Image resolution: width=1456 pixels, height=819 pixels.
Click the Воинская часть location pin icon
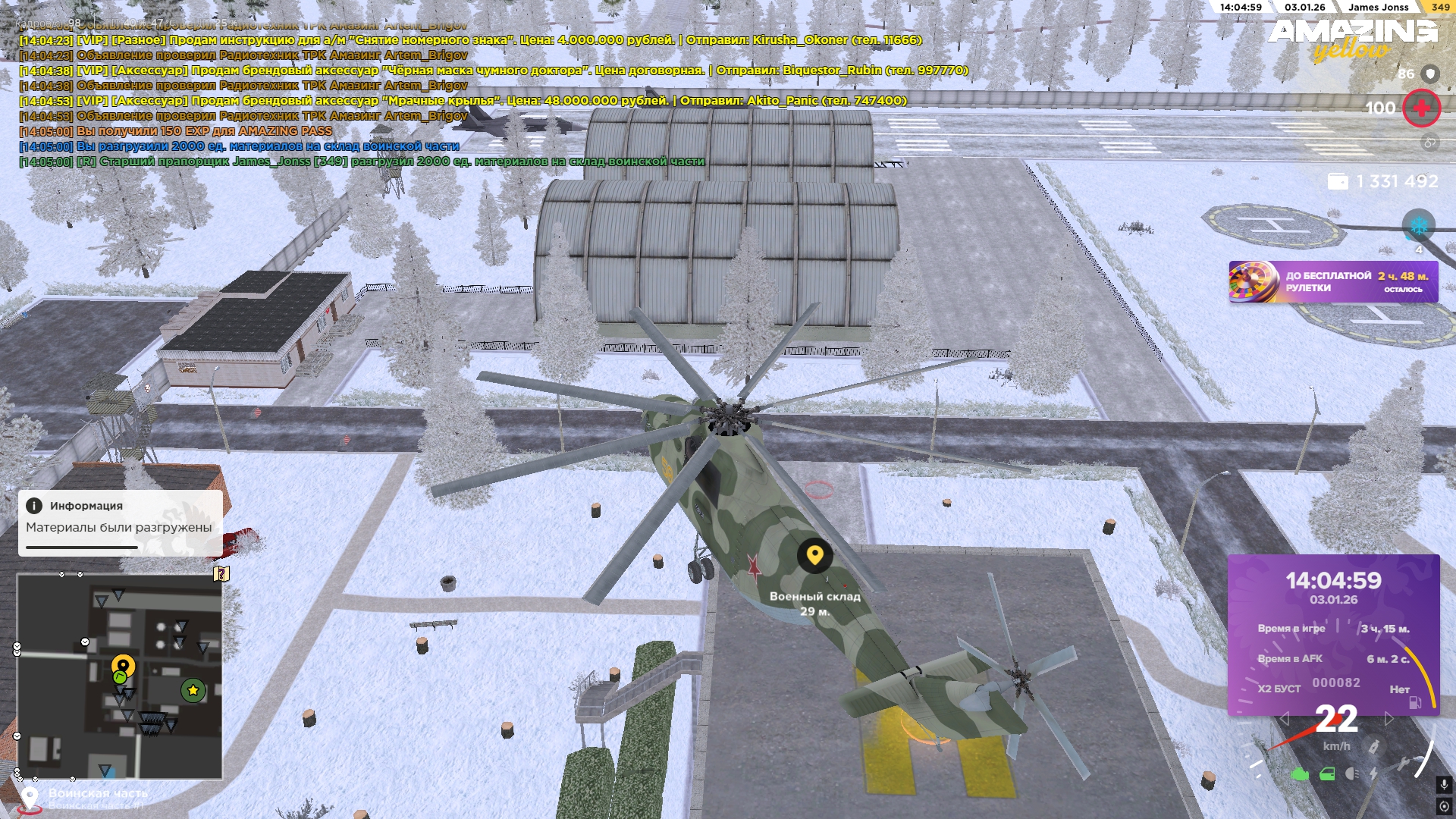point(30,799)
